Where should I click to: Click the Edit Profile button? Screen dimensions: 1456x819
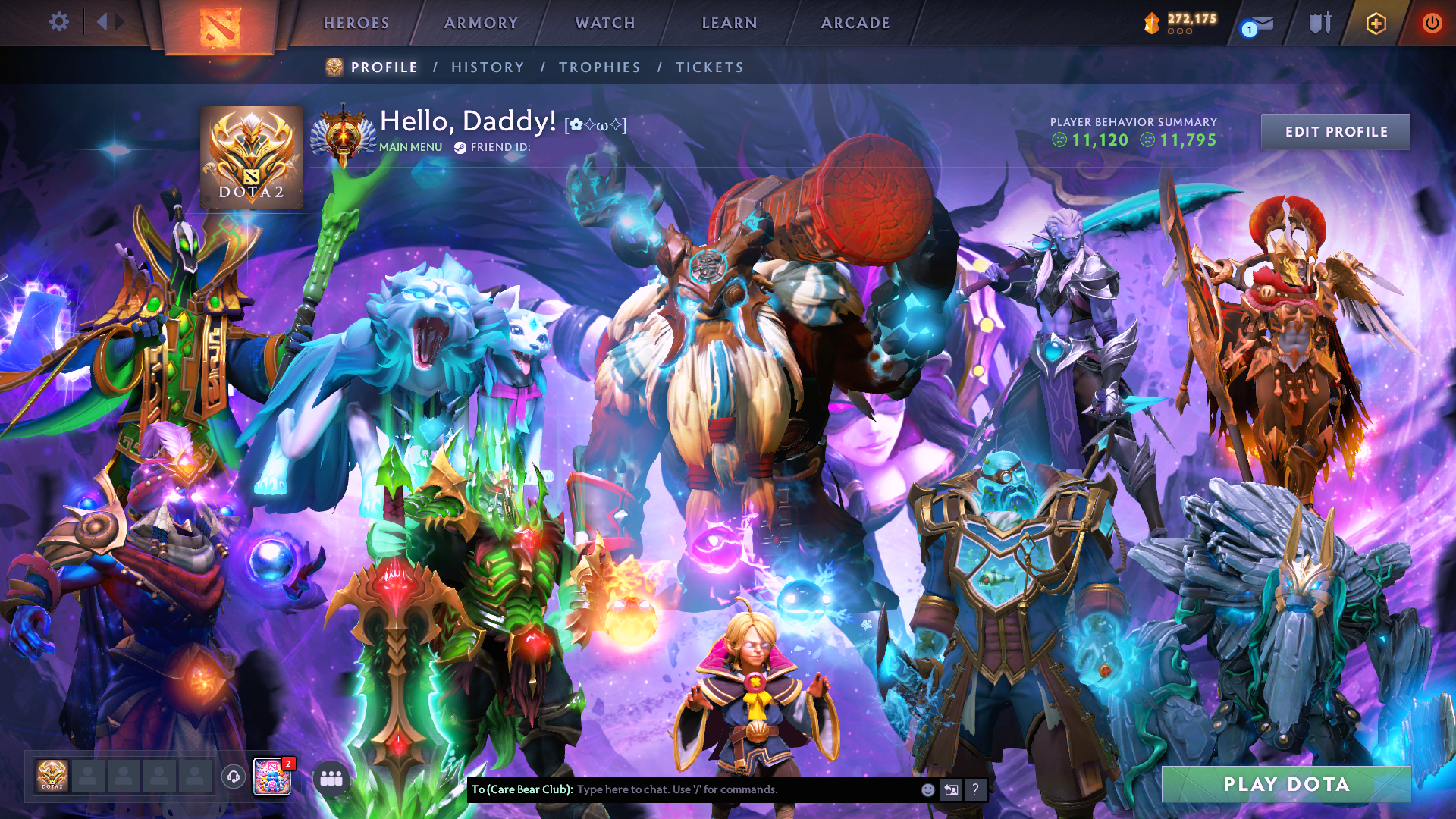(1335, 132)
